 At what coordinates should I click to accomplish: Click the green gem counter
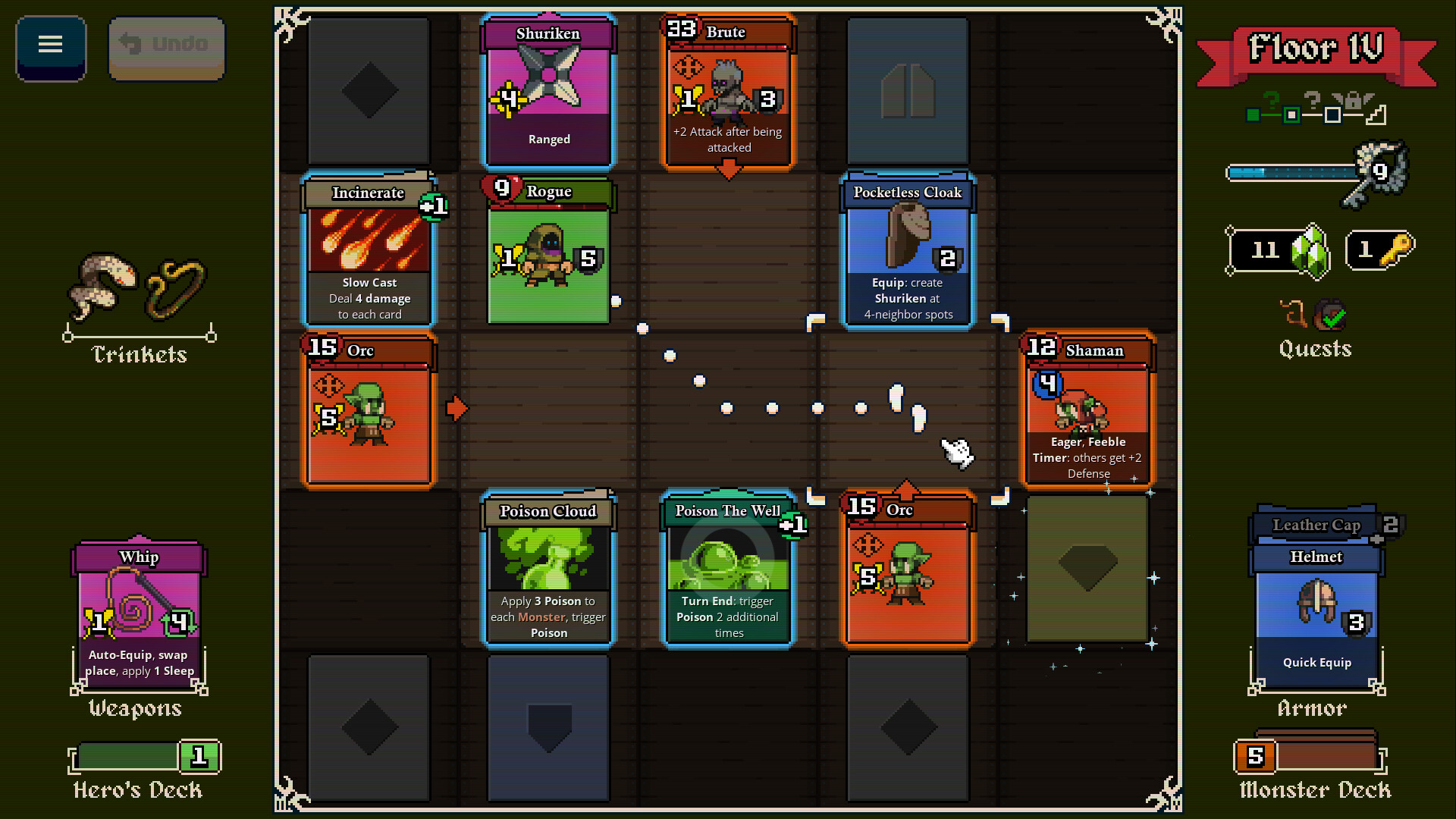click(1277, 251)
